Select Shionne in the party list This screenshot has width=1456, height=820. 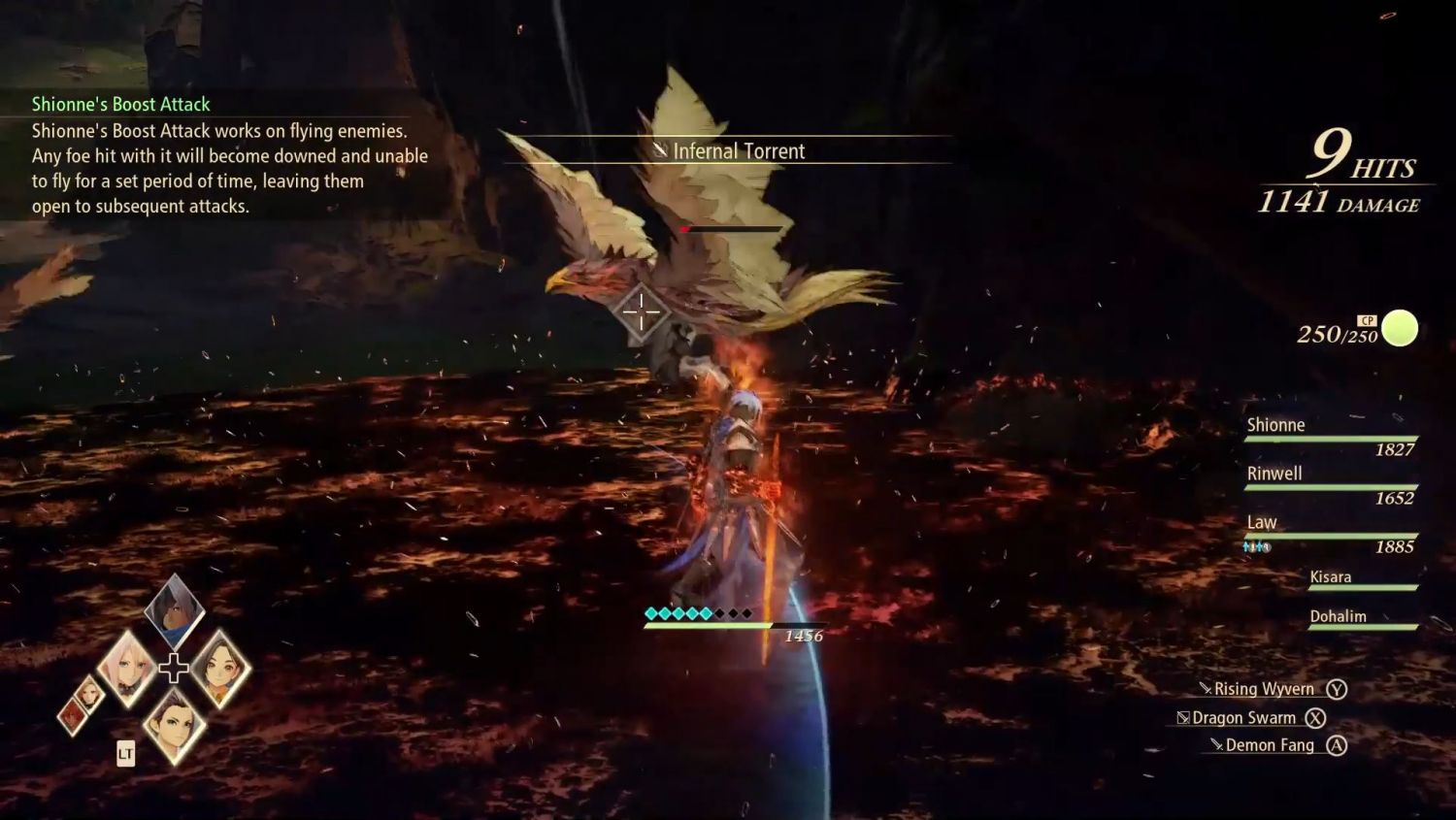[x=1330, y=436]
